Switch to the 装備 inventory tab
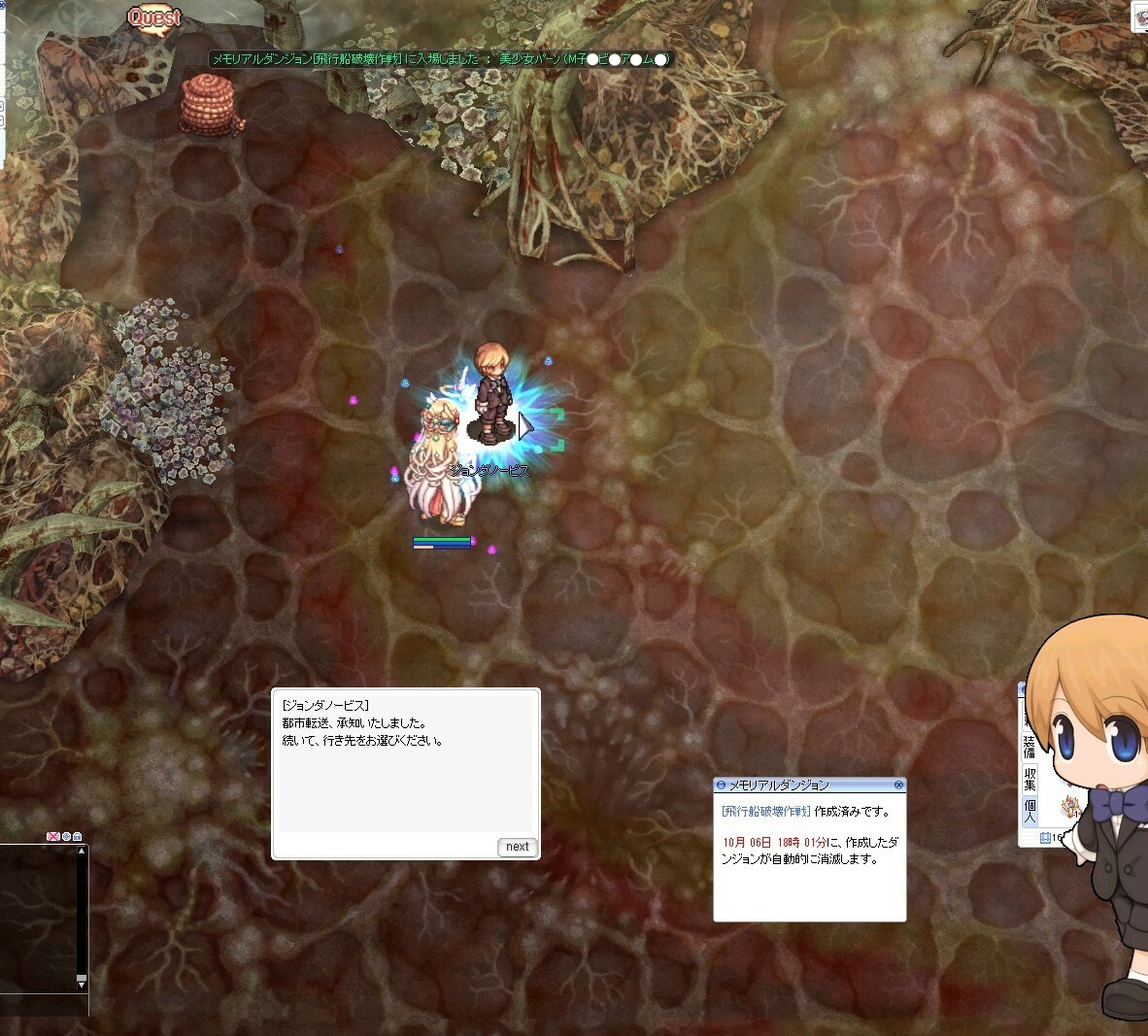Image resolution: width=1148 pixels, height=1036 pixels. pyautogui.click(x=1029, y=747)
